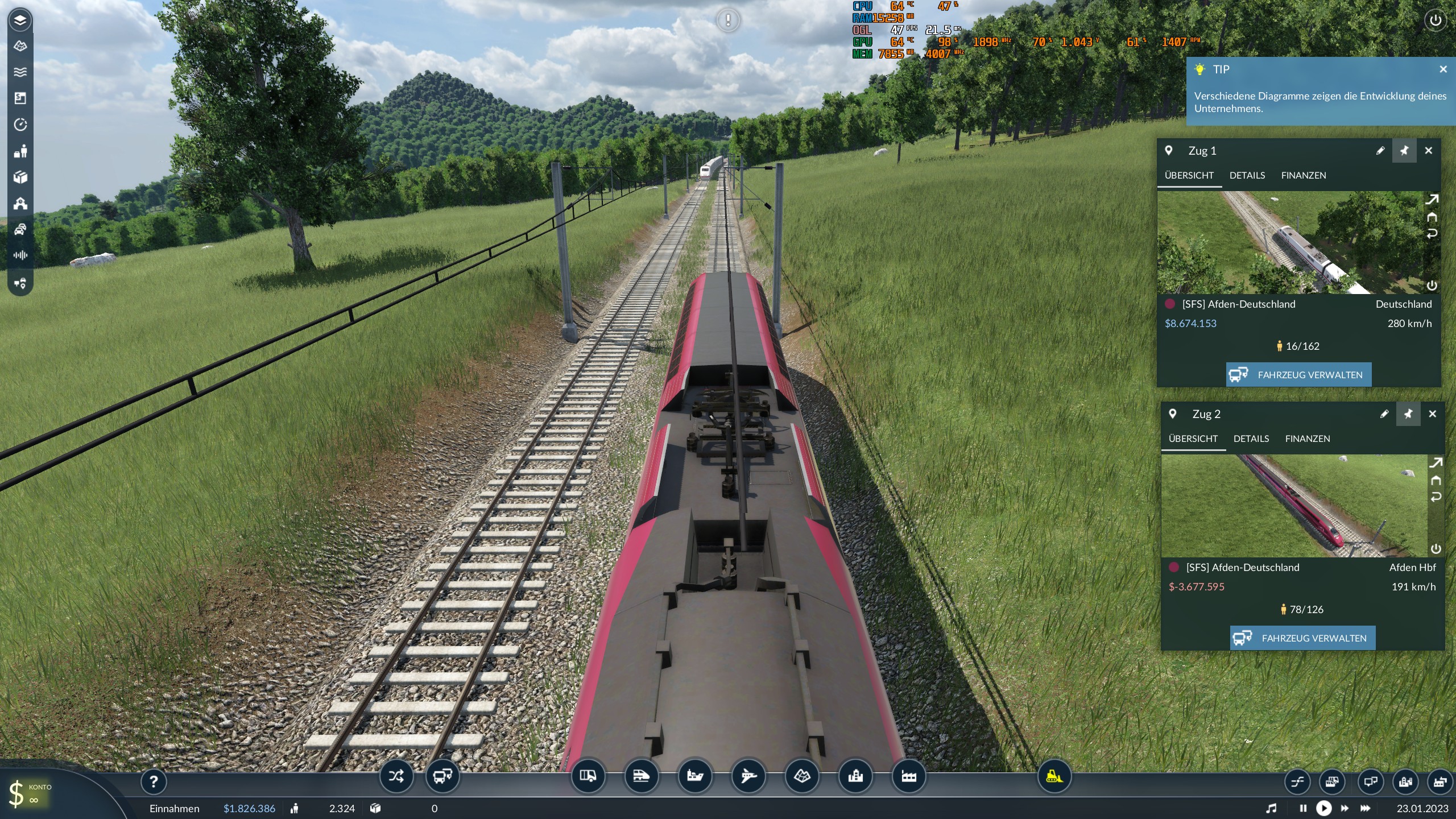Select the map view icon in the sidebar
1456x819 pixels.
tap(20, 45)
